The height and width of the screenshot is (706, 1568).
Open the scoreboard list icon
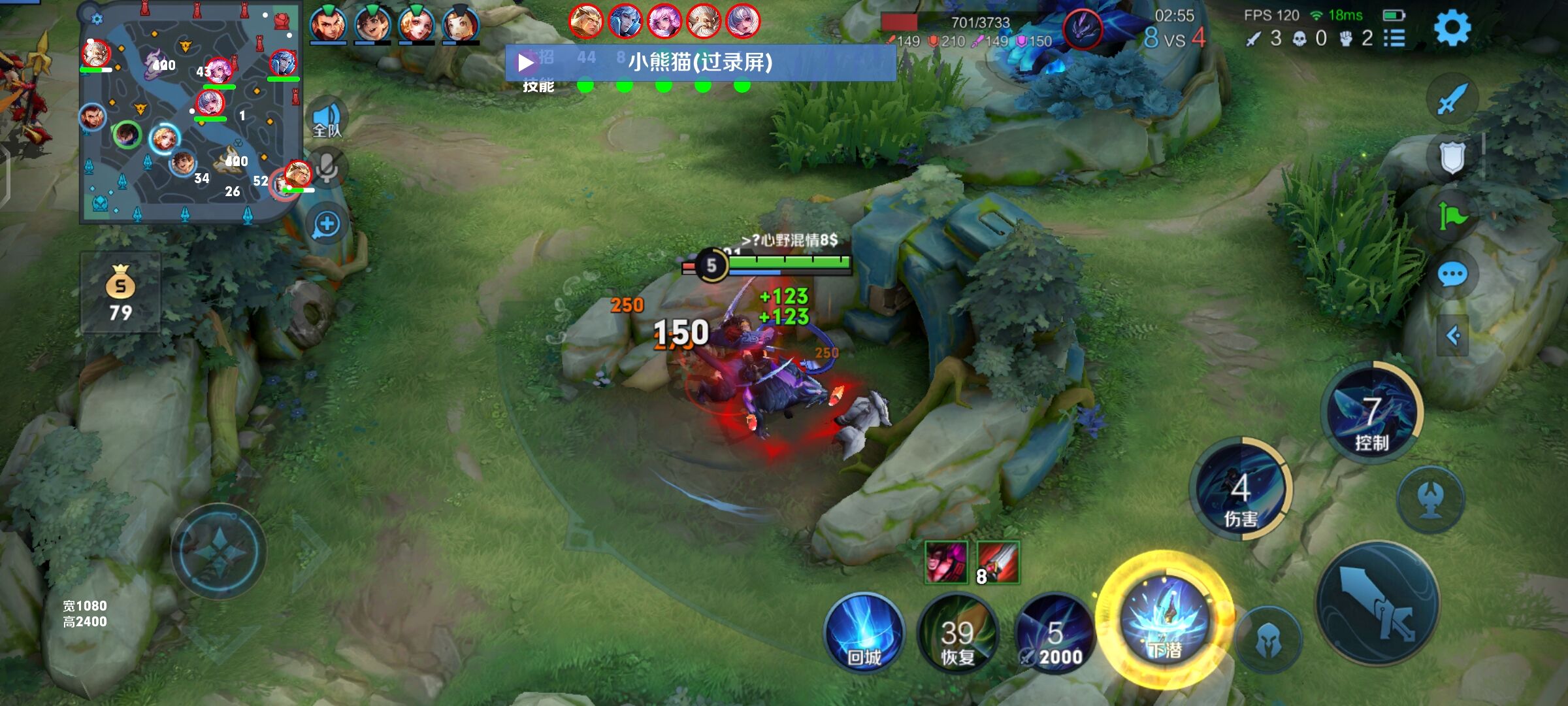[1394, 39]
